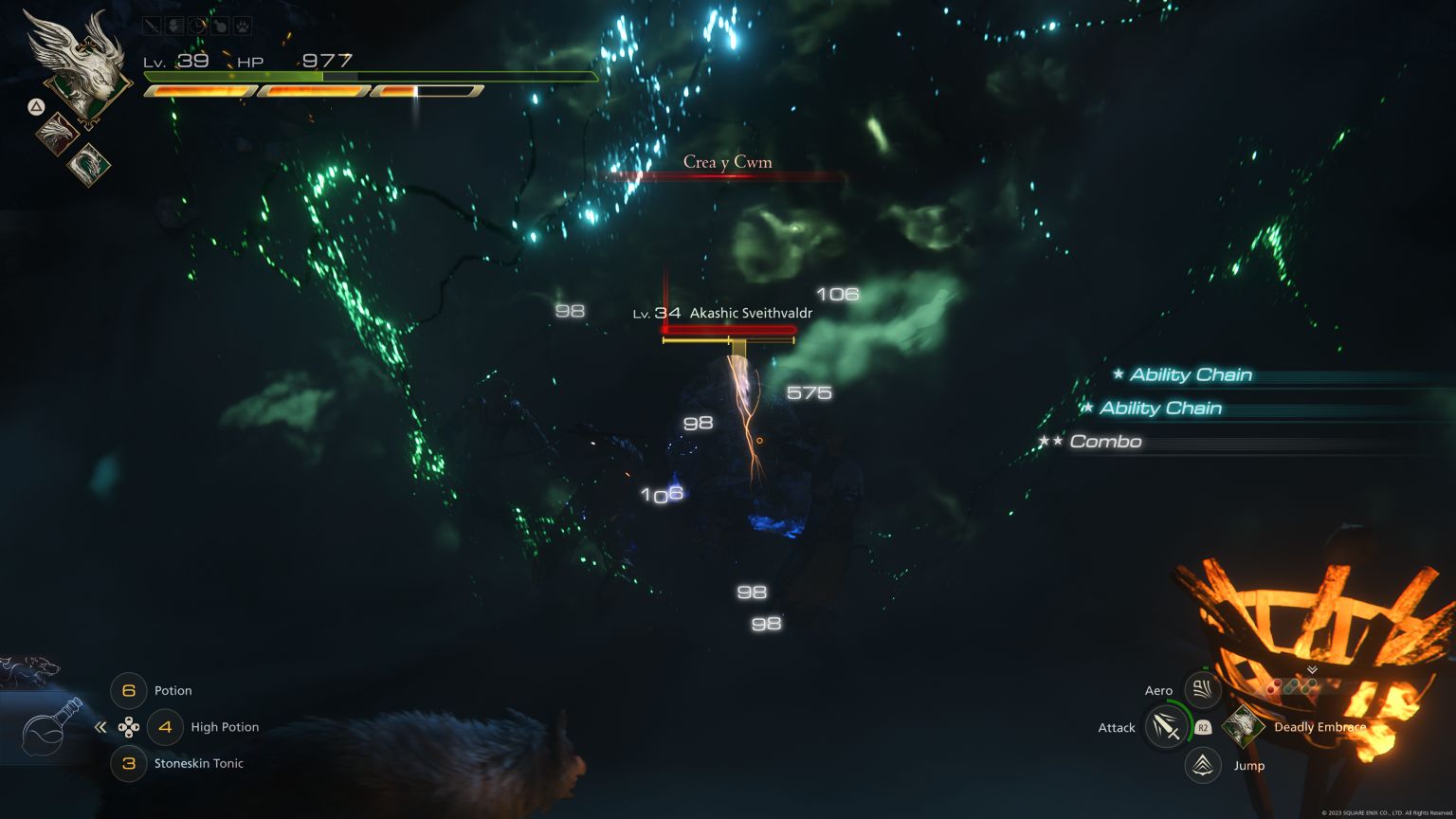Image resolution: width=1456 pixels, height=819 pixels.
Task: Use the Stoneskin Tonic shortcut slot
Action: coord(129,763)
